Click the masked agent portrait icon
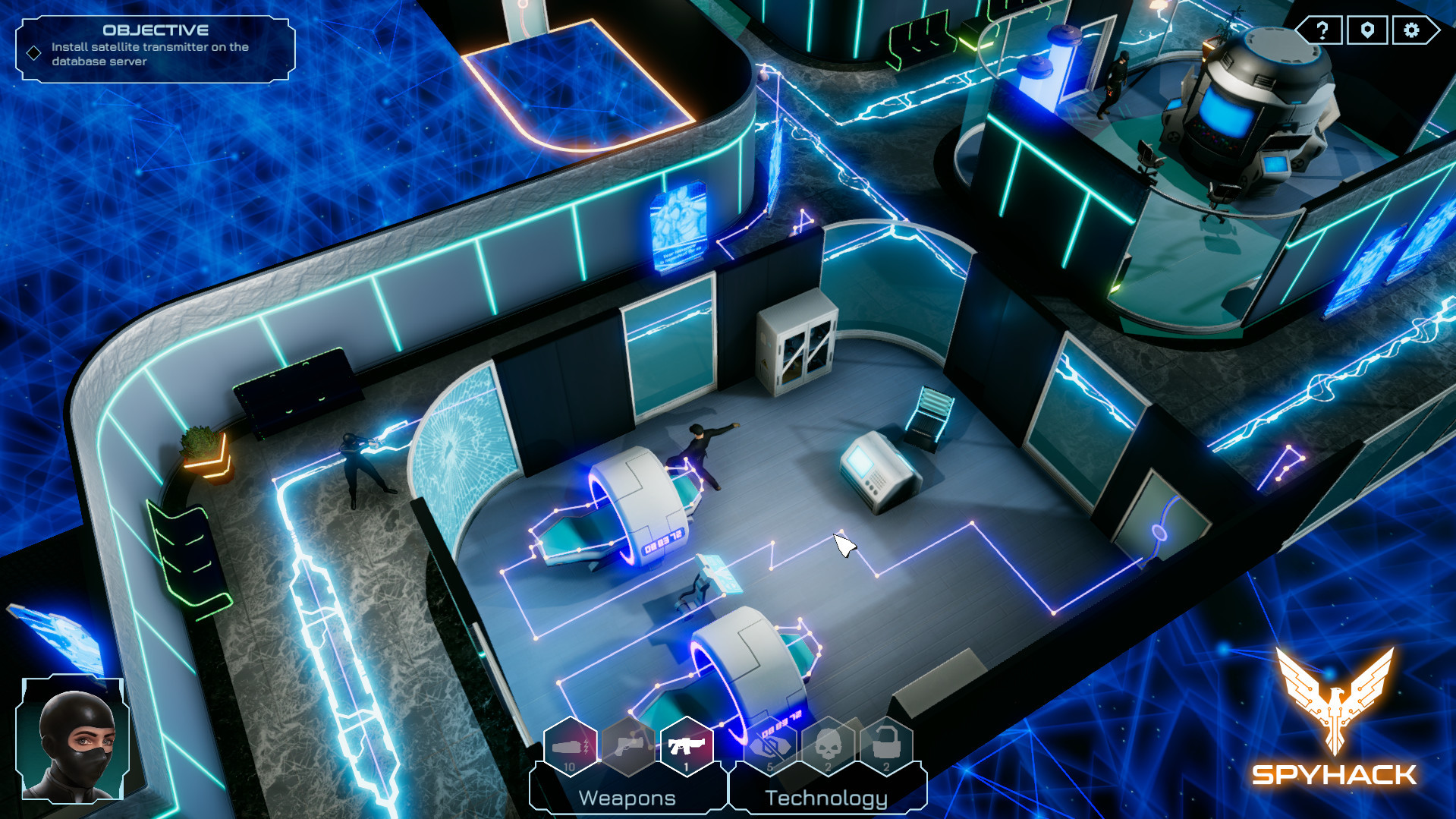The width and height of the screenshot is (1456, 819). 74,740
